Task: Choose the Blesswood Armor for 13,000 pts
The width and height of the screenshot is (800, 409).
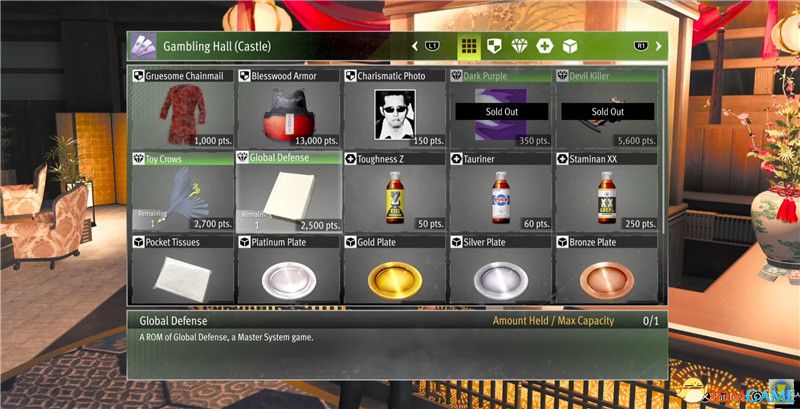Action: pos(289,110)
